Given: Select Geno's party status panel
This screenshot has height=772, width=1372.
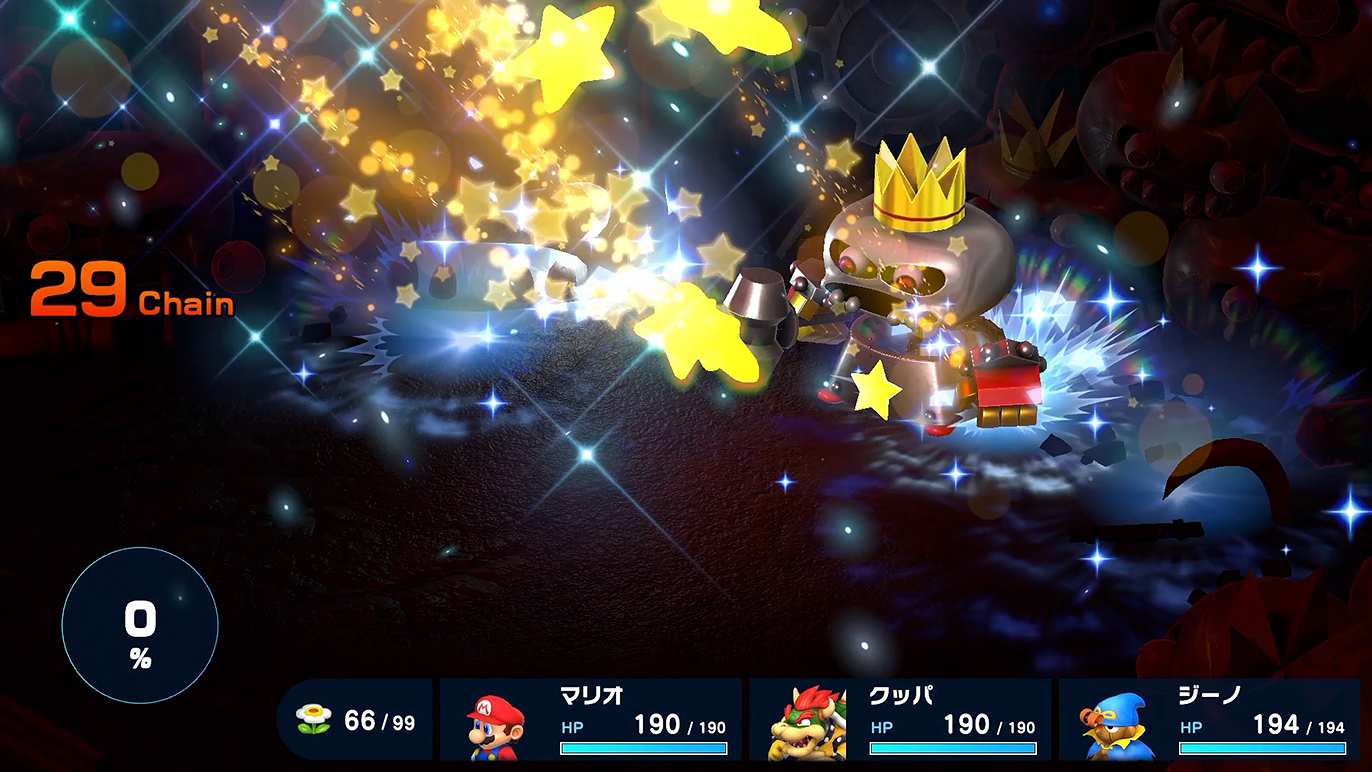Looking at the screenshot, I should pos(1209,719).
